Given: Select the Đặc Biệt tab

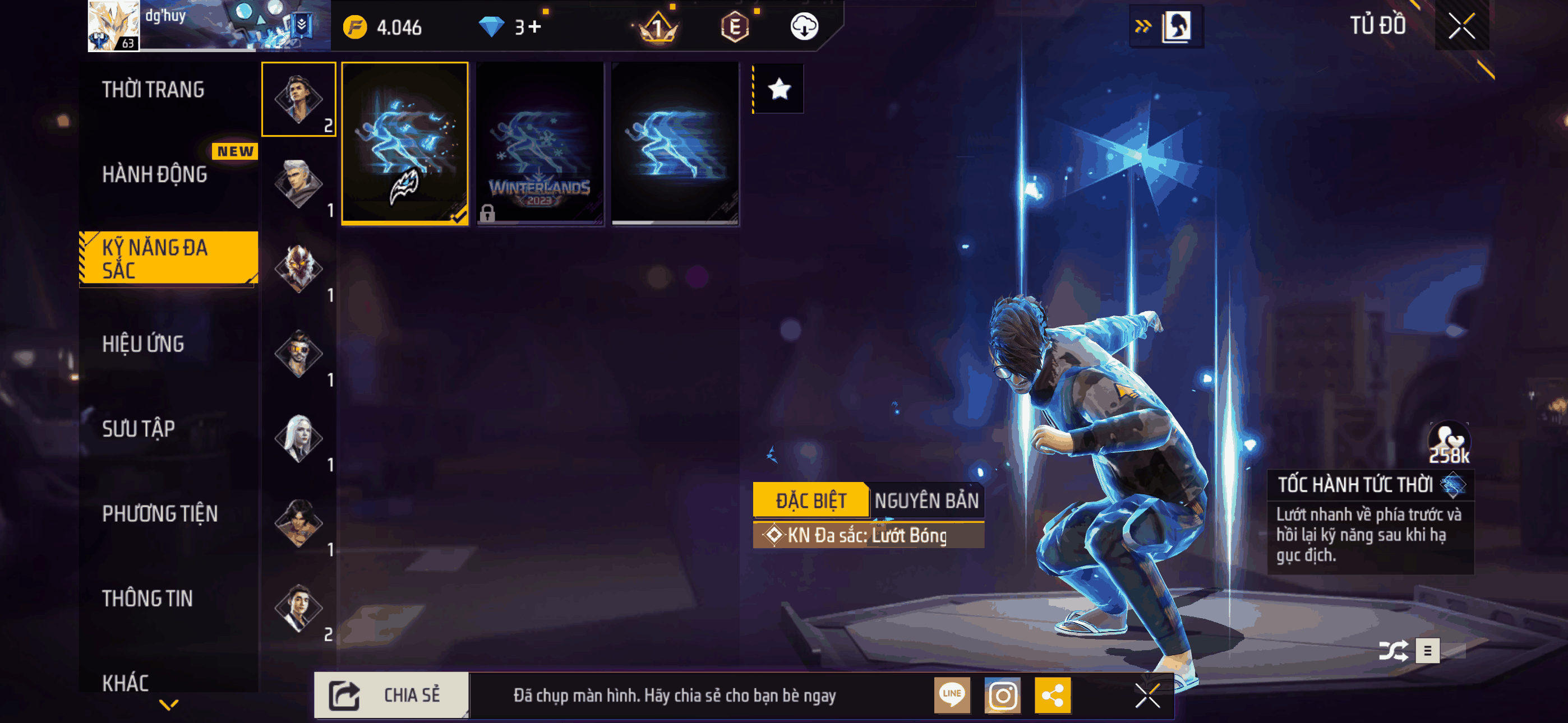Looking at the screenshot, I should (x=810, y=501).
